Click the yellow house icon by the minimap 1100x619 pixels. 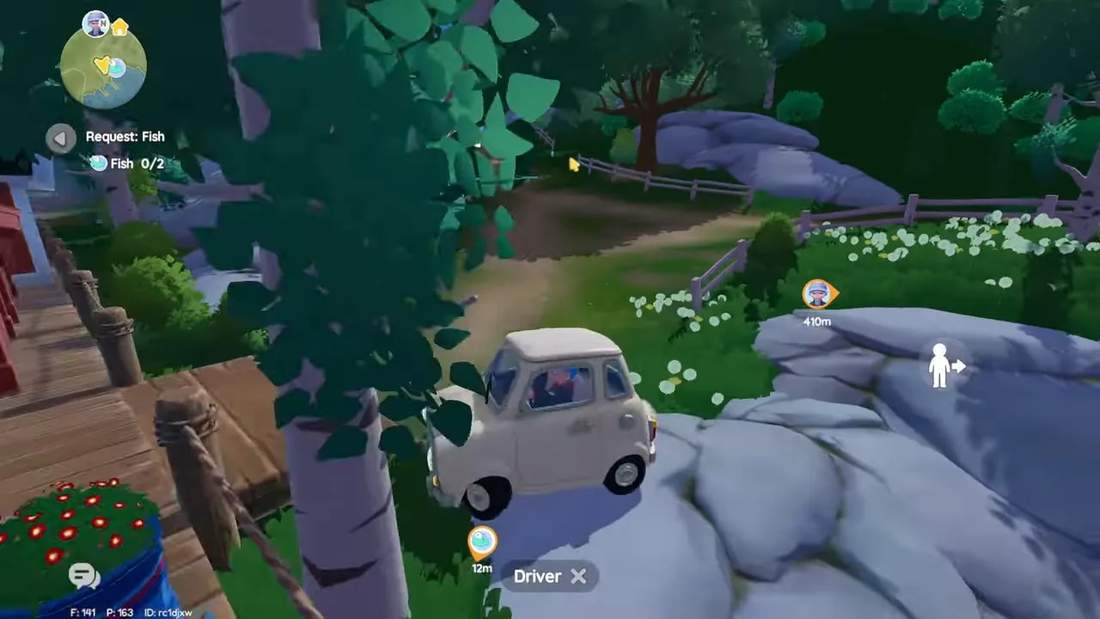120,27
